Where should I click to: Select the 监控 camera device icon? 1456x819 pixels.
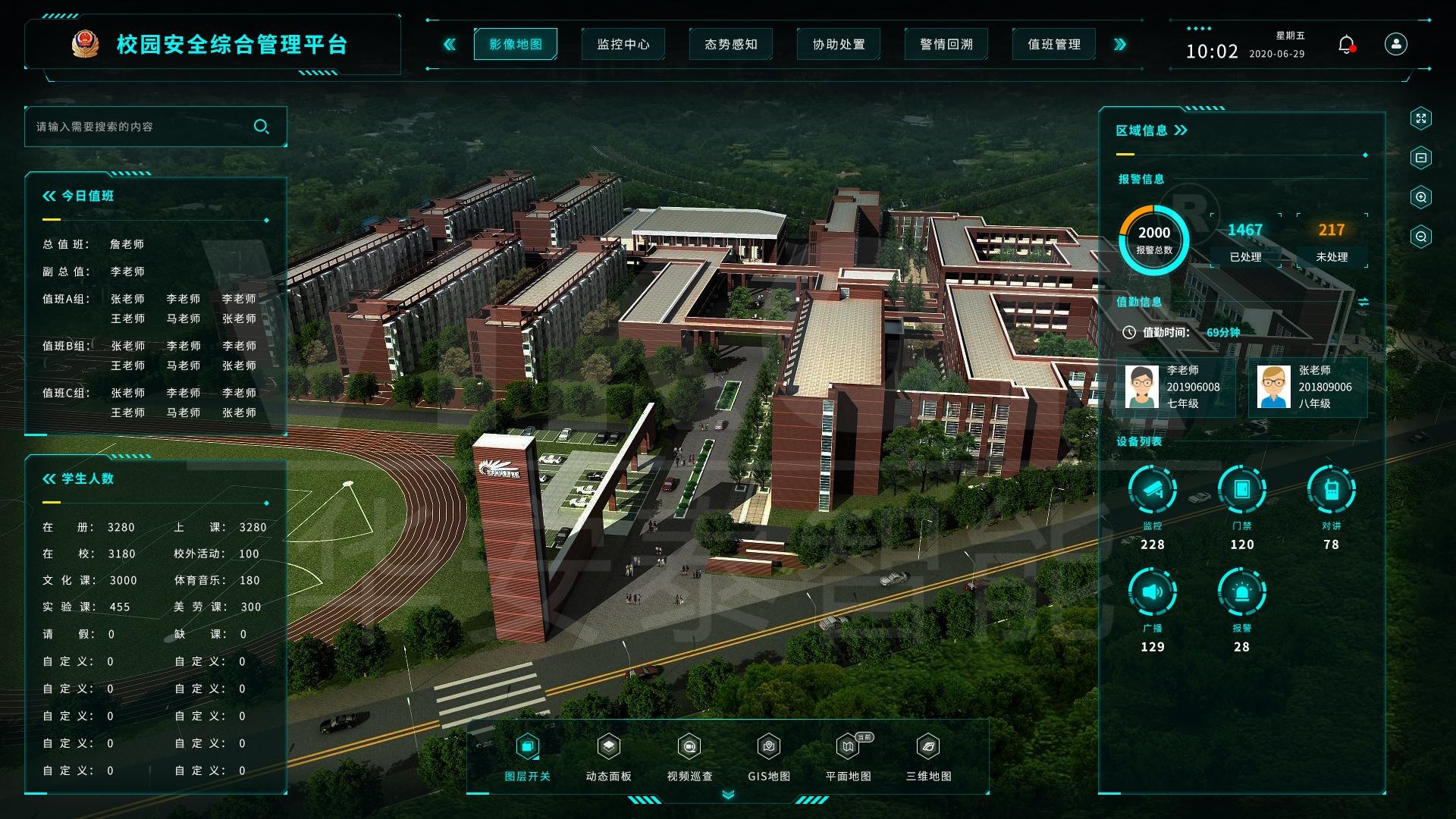(1152, 490)
